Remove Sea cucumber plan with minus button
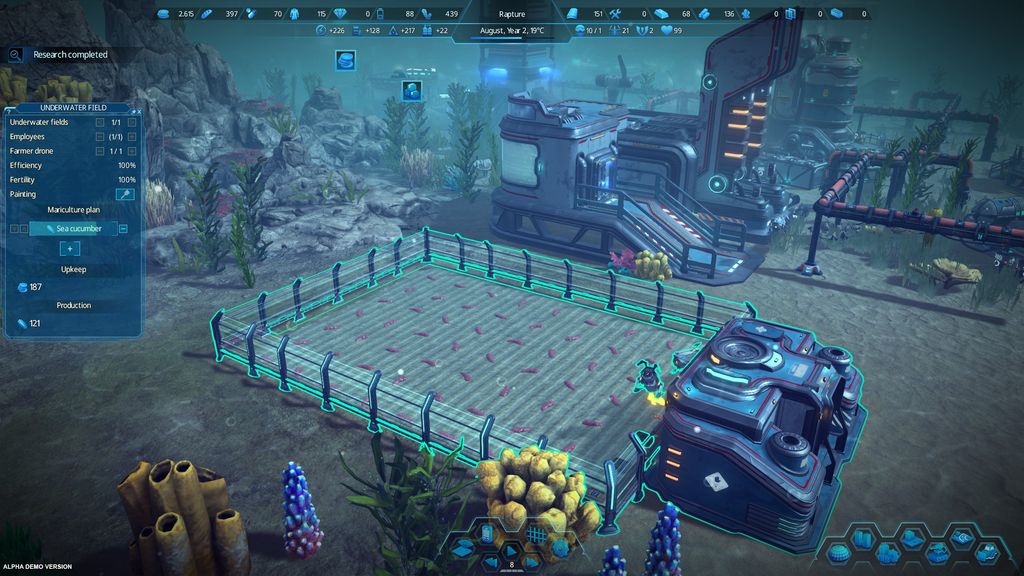 (123, 229)
